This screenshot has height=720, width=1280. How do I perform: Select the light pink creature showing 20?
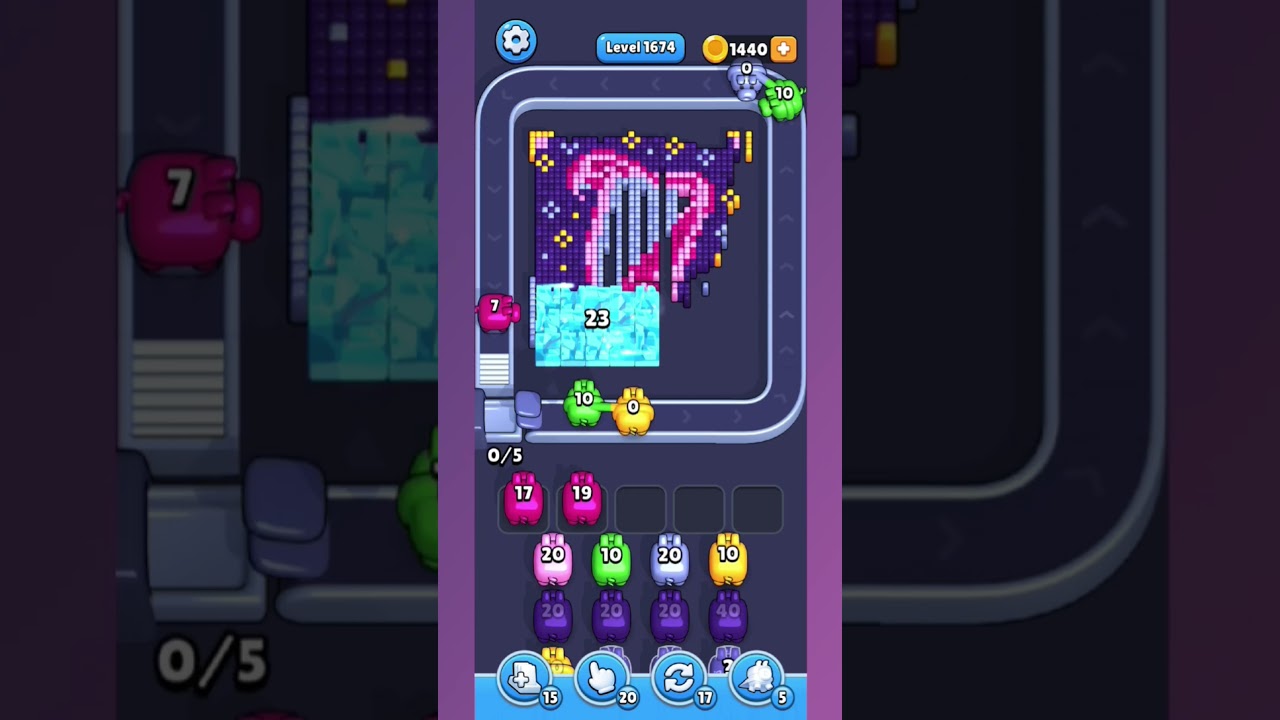[552, 560]
